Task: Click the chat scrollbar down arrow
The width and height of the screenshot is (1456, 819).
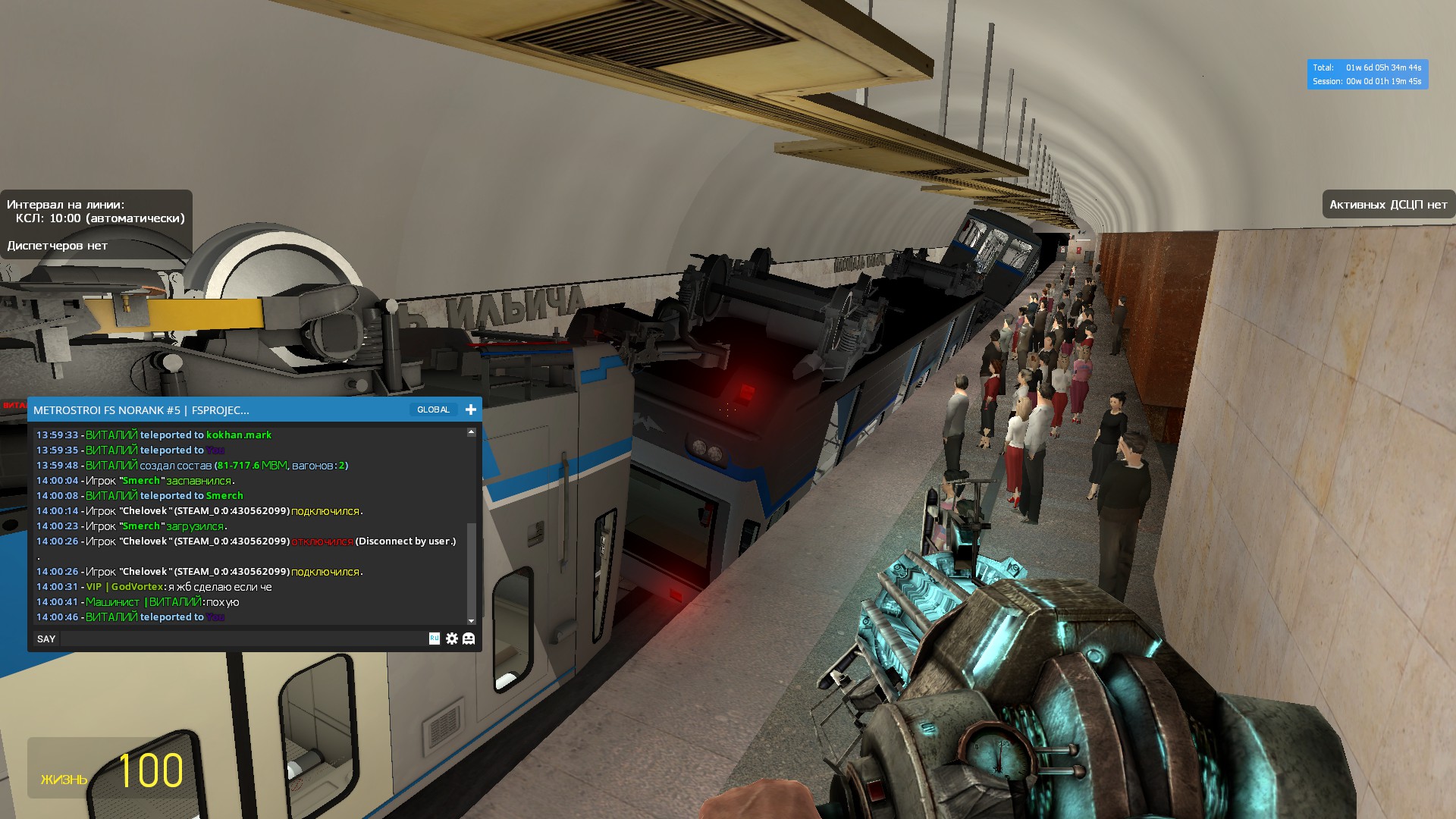Action: pyautogui.click(x=471, y=620)
